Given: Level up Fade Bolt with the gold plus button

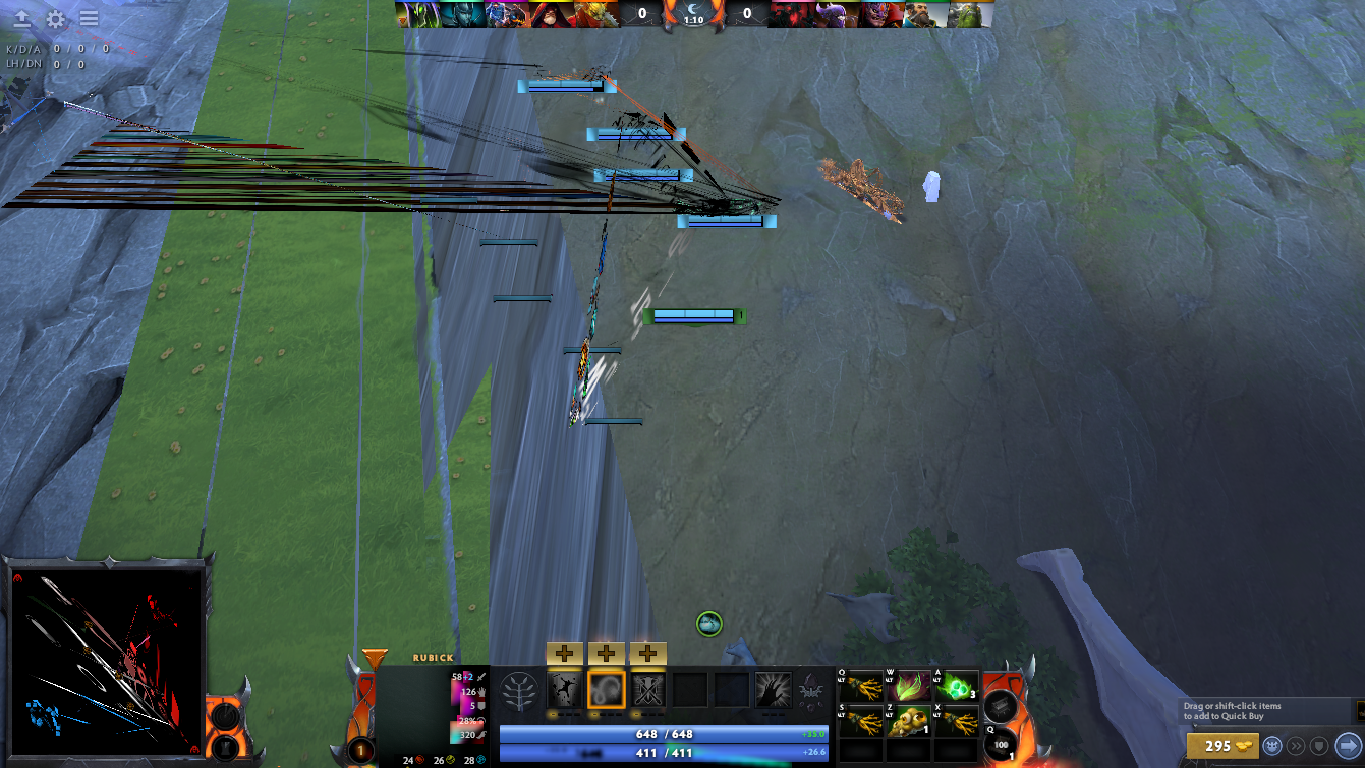Looking at the screenshot, I should (604, 653).
